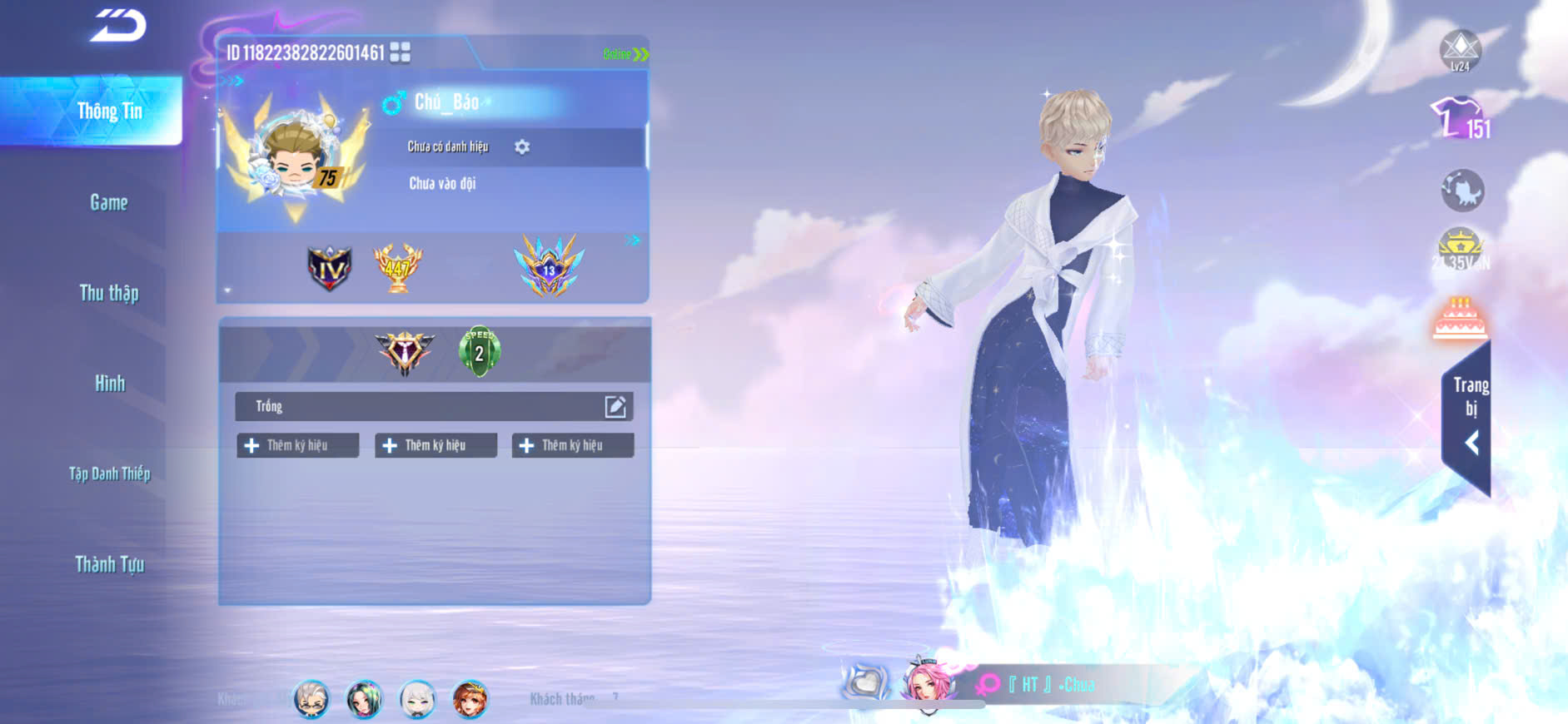Open the Tập Danh Thiếp tab
The image size is (1568, 724).
pos(109,474)
